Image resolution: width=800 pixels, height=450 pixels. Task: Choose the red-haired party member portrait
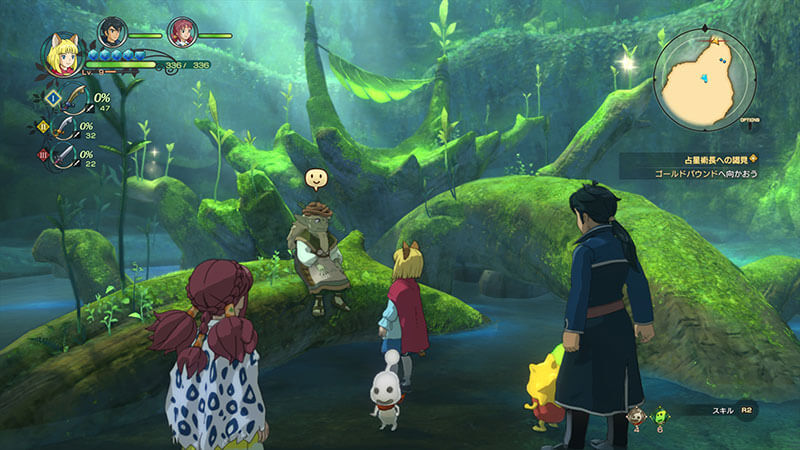182,33
